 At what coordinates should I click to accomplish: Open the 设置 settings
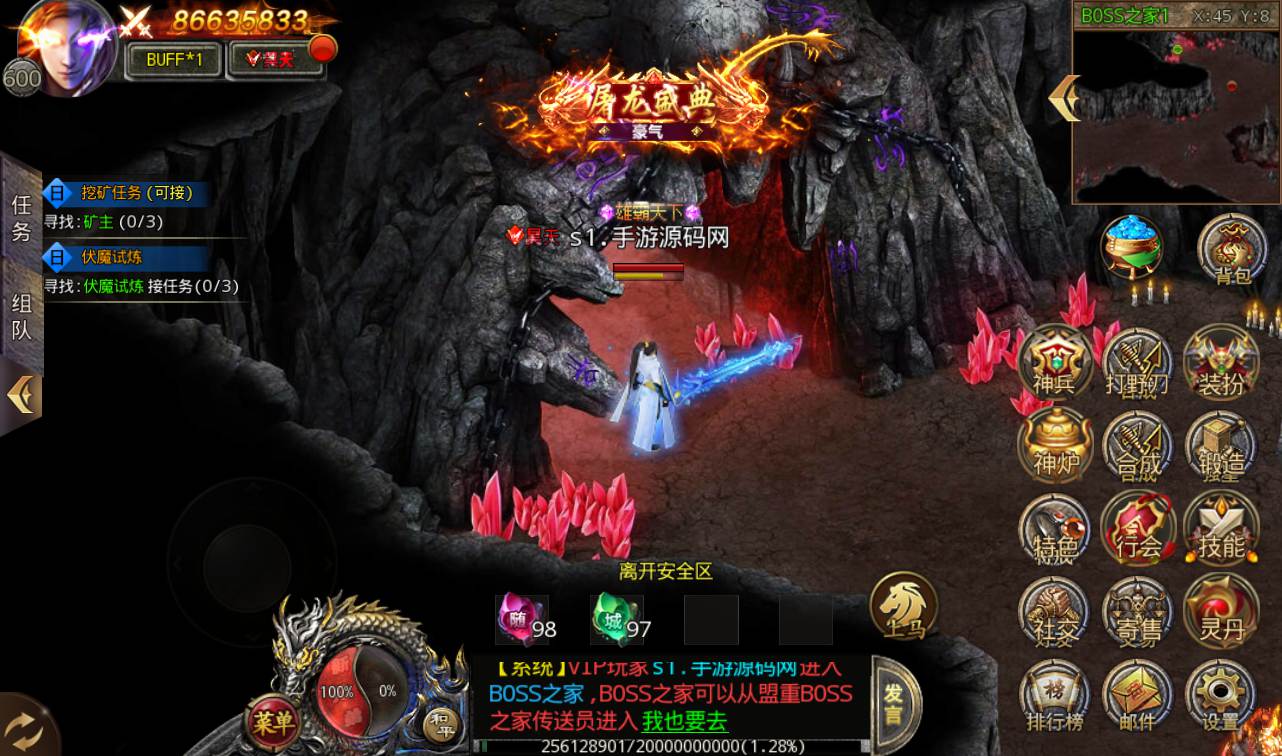pyautogui.click(x=1220, y=695)
